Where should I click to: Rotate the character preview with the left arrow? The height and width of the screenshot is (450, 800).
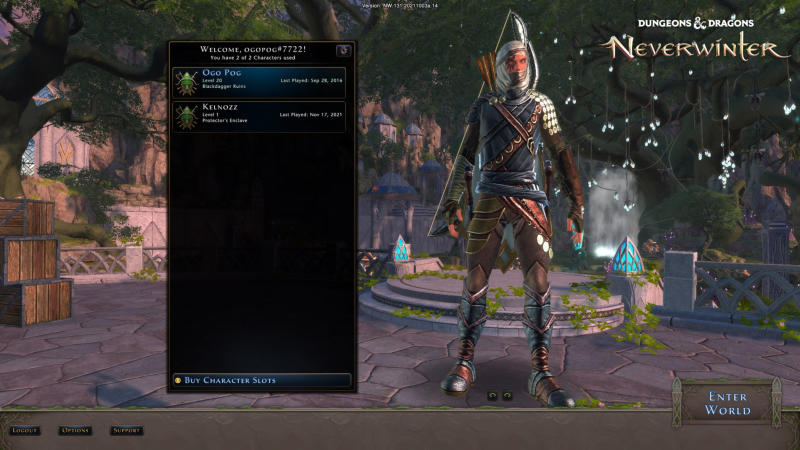pos(492,395)
